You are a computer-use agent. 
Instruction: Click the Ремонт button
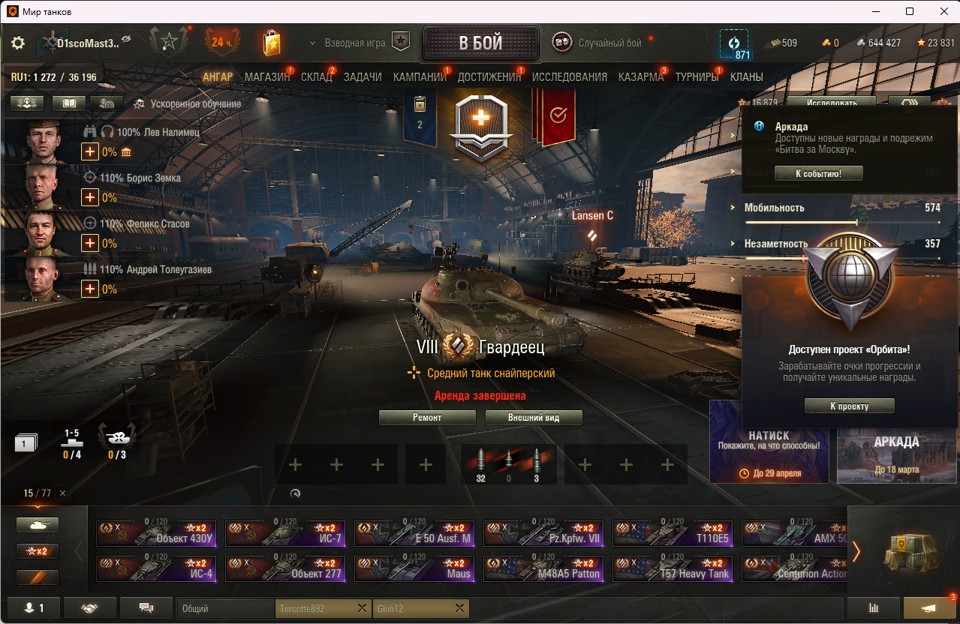point(427,418)
